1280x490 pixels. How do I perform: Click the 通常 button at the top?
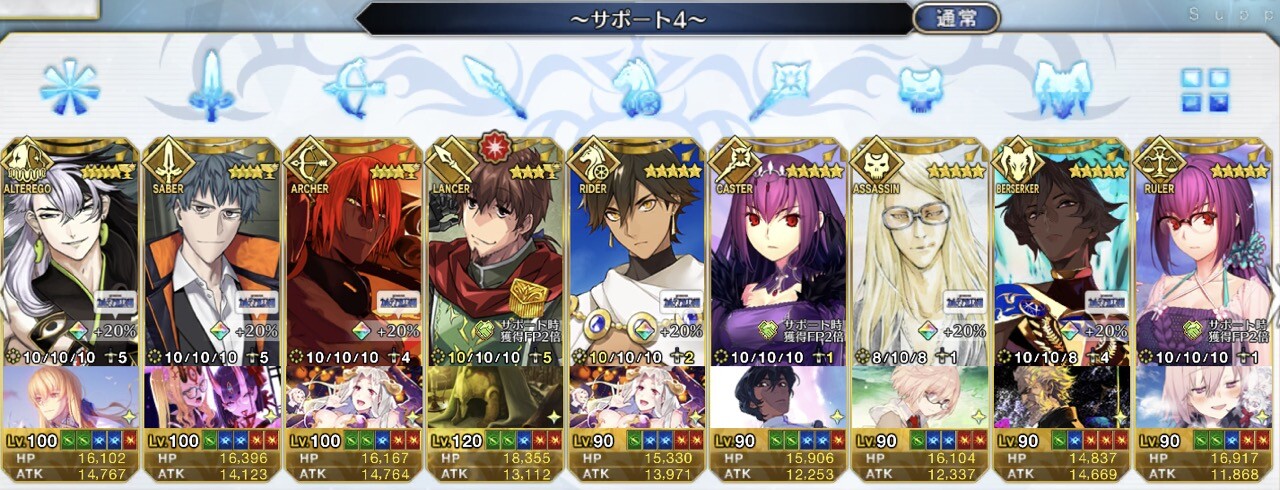point(956,18)
